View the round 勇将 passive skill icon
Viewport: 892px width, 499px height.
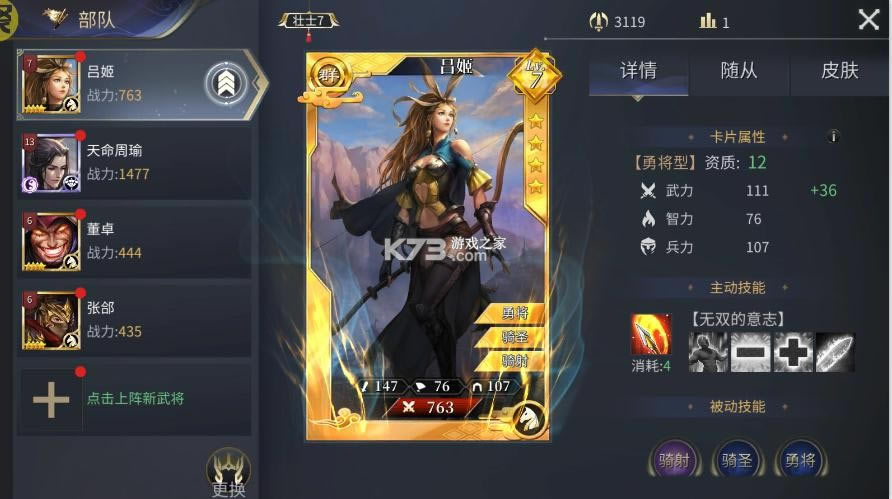pos(800,461)
